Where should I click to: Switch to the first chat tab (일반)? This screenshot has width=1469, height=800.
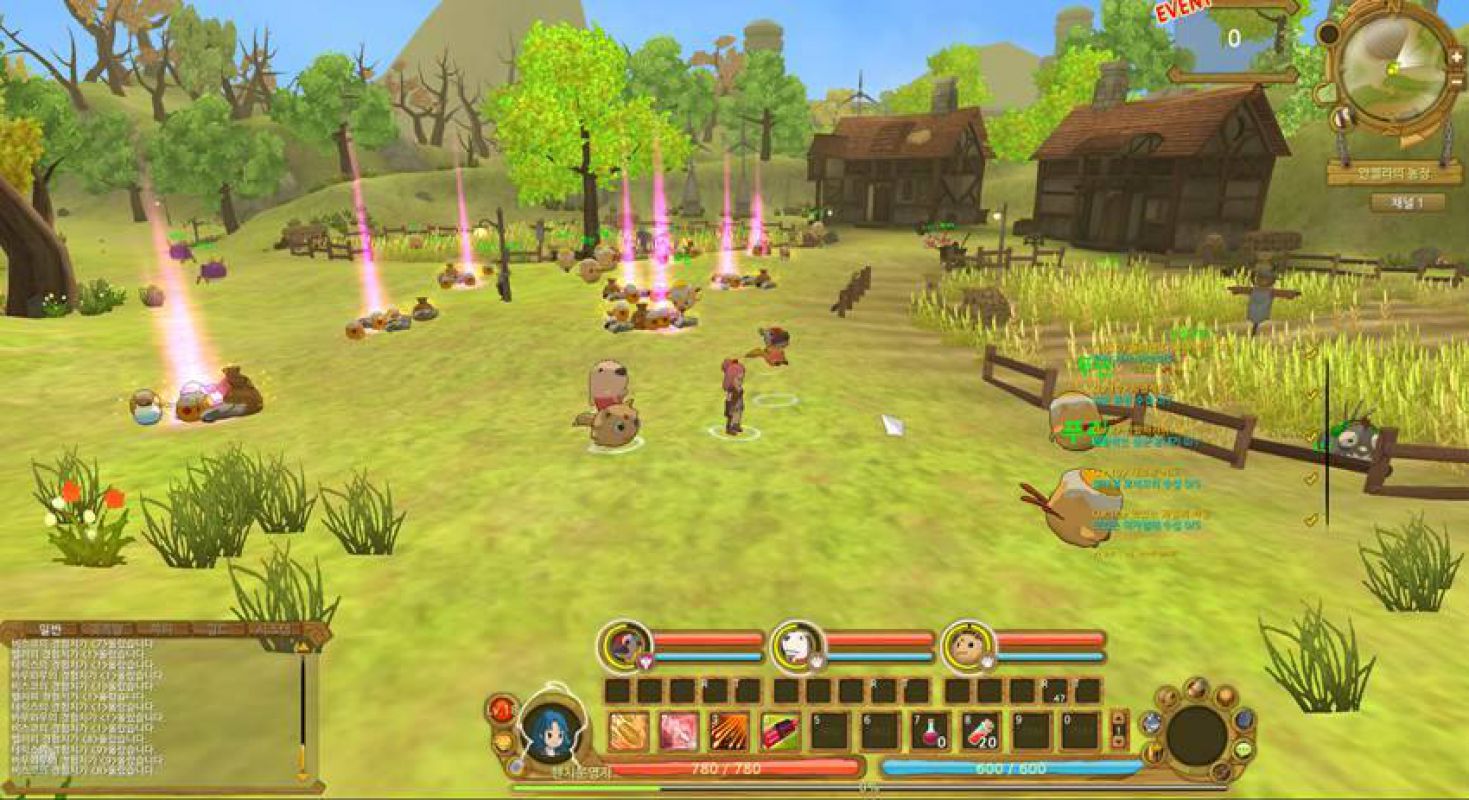coord(49,629)
